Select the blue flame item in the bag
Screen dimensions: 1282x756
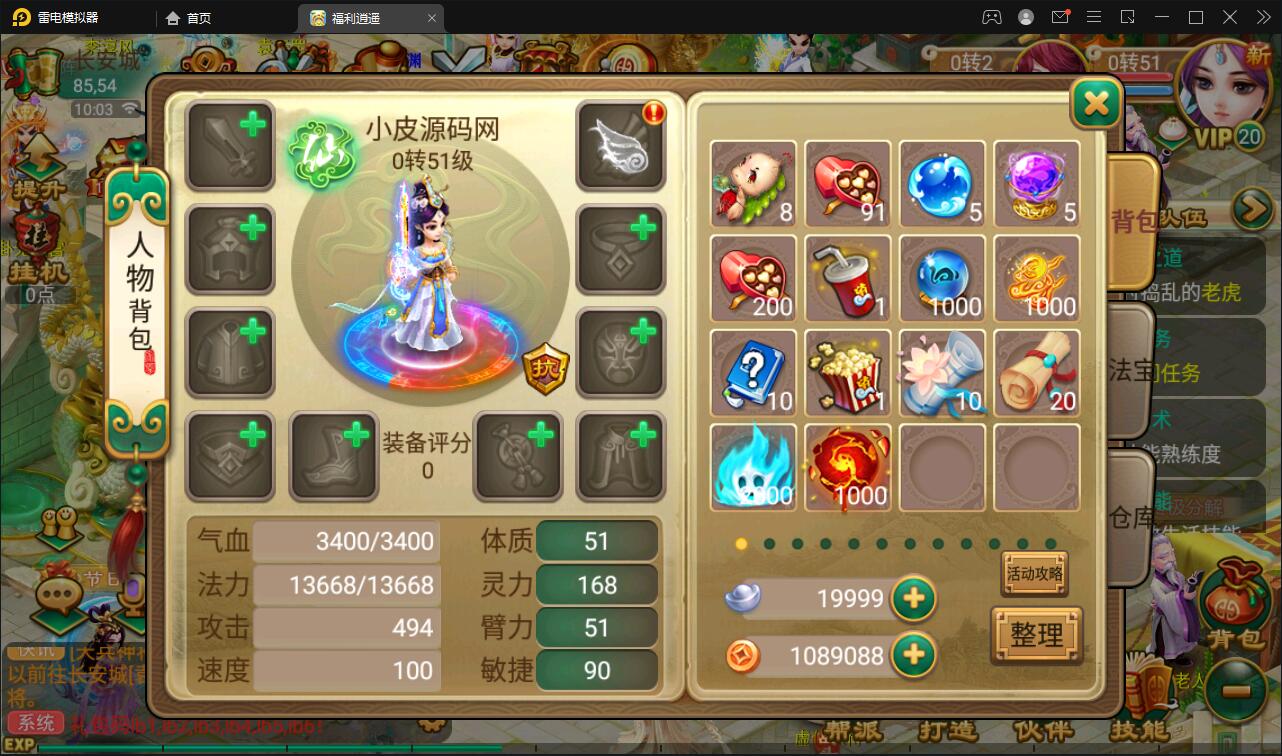(x=753, y=467)
